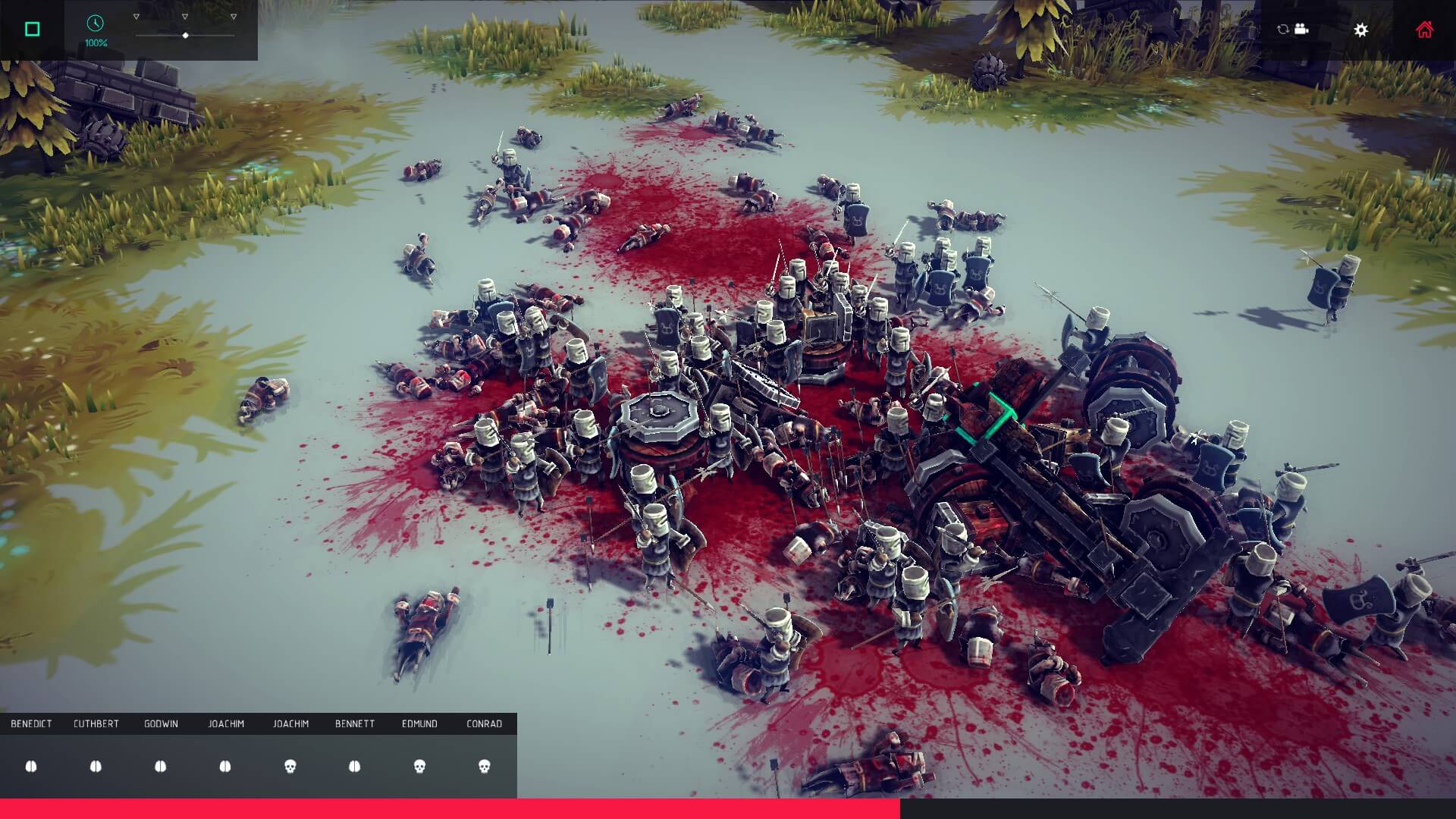Click the red home icon to exit
Viewport: 1456px width, 819px height.
point(1424,29)
